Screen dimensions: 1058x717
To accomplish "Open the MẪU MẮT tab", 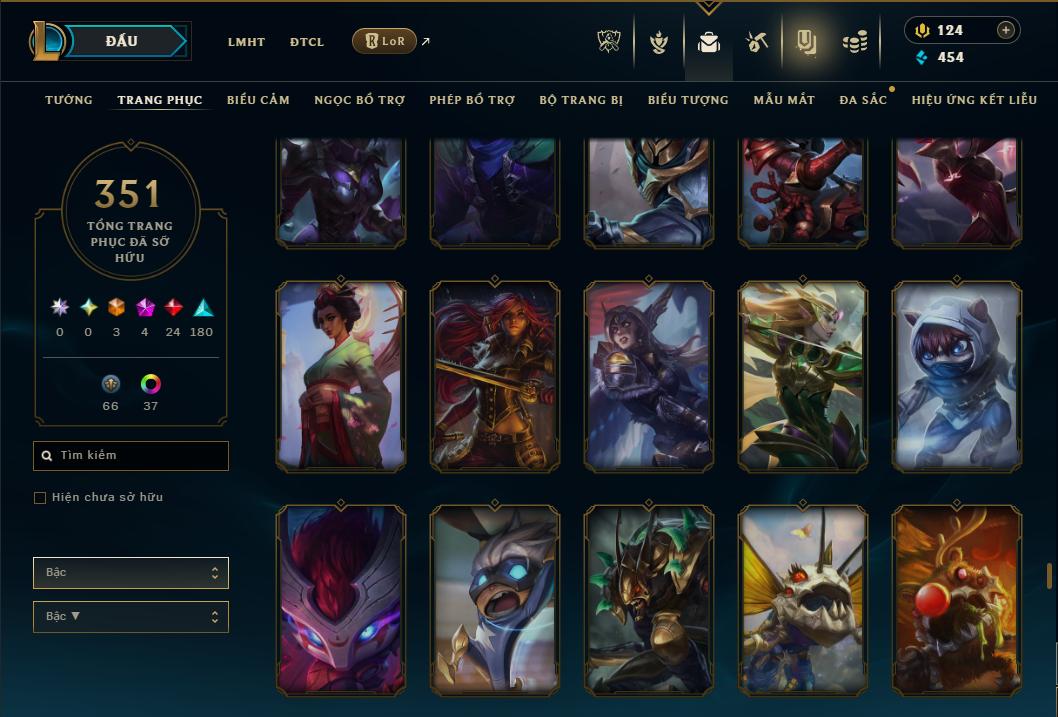I will 784,100.
